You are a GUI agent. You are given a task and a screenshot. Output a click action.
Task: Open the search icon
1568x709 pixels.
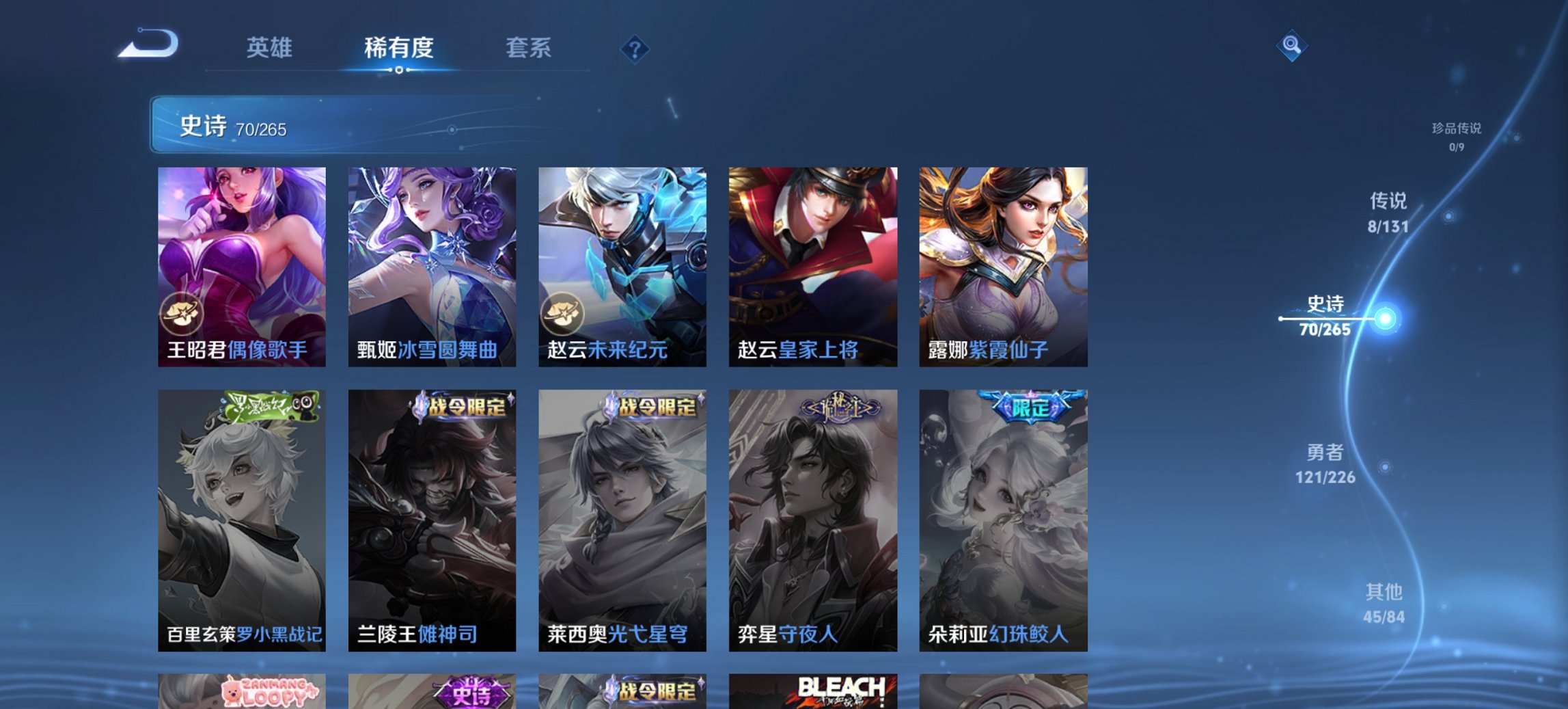pos(1292,46)
